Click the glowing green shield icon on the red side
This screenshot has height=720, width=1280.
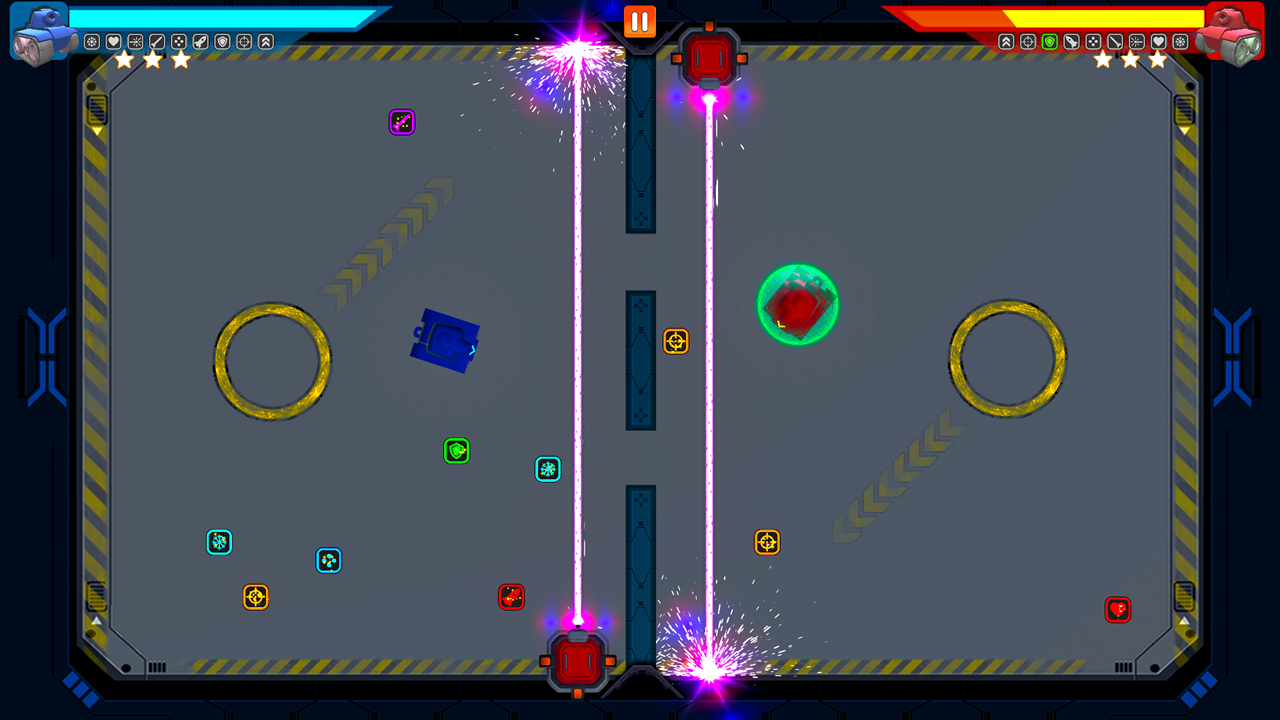coord(1050,42)
